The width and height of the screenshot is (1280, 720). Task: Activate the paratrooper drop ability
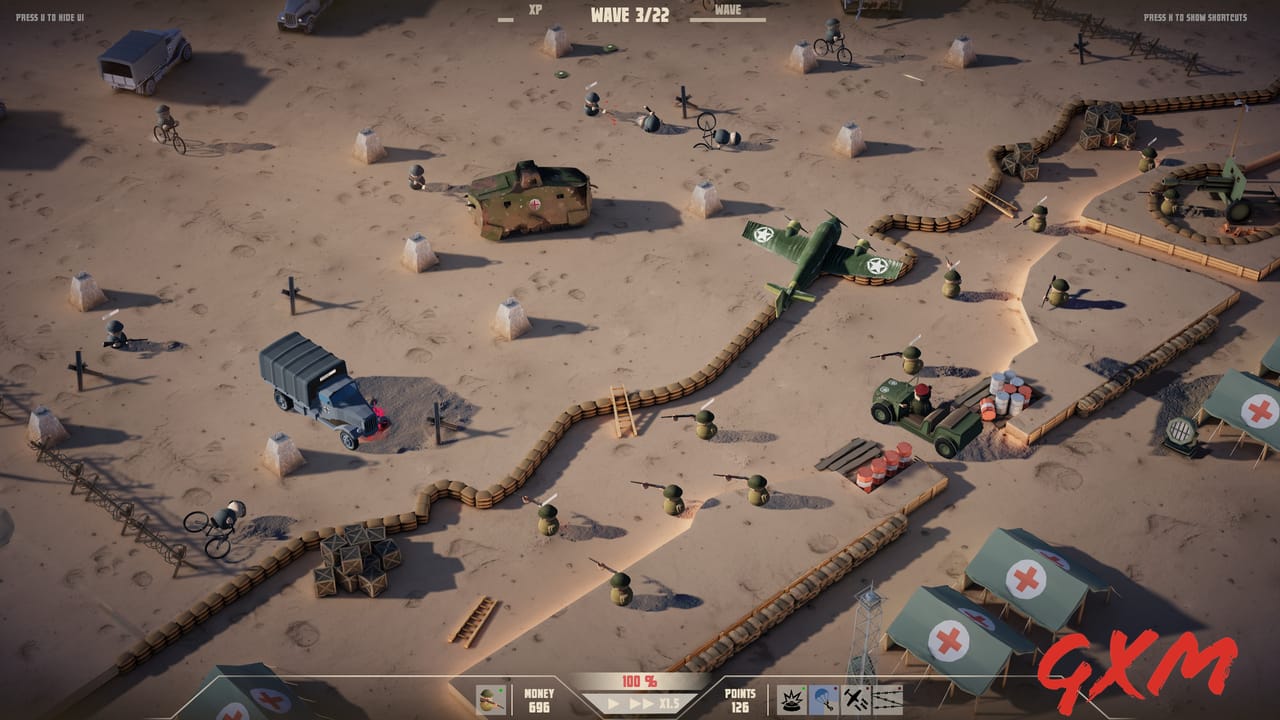coord(822,700)
